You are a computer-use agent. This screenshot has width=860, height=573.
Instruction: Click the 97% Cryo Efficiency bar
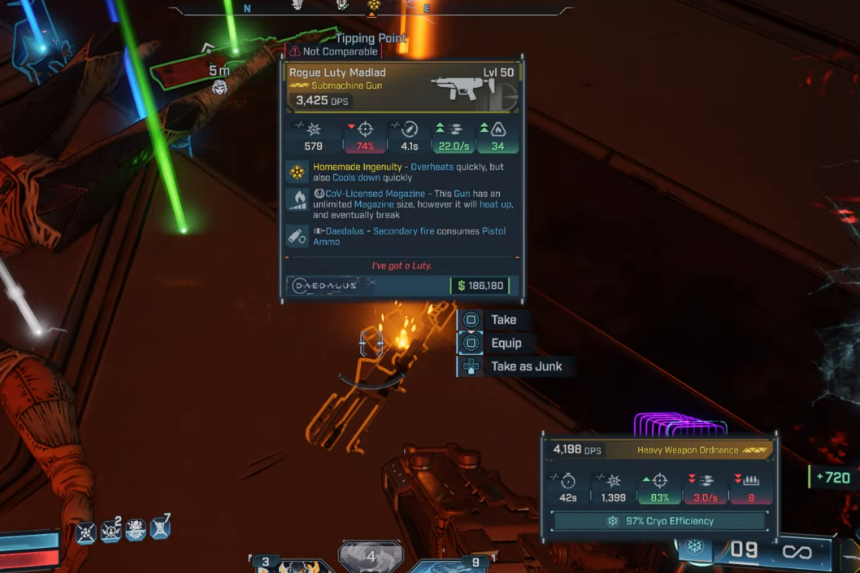coord(659,521)
